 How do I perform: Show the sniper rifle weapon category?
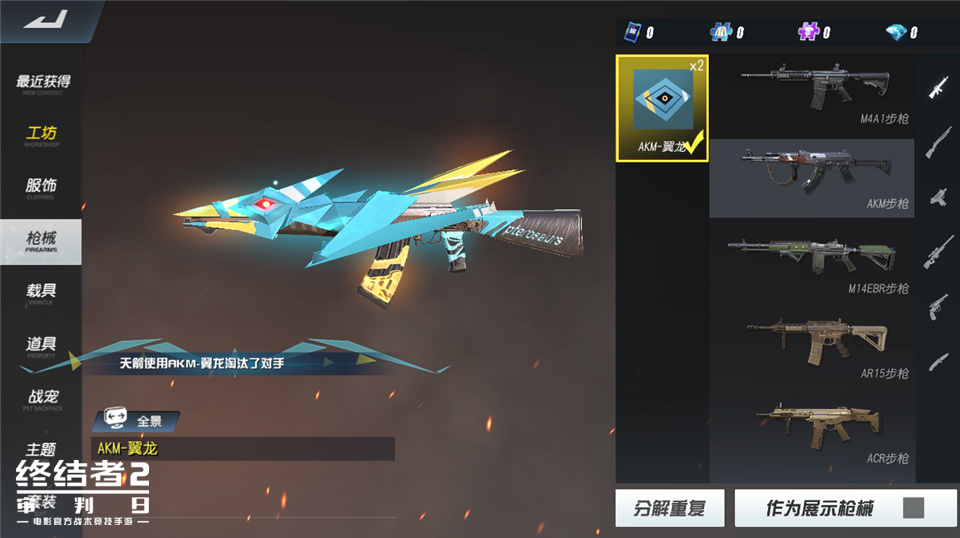pos(938,249)
